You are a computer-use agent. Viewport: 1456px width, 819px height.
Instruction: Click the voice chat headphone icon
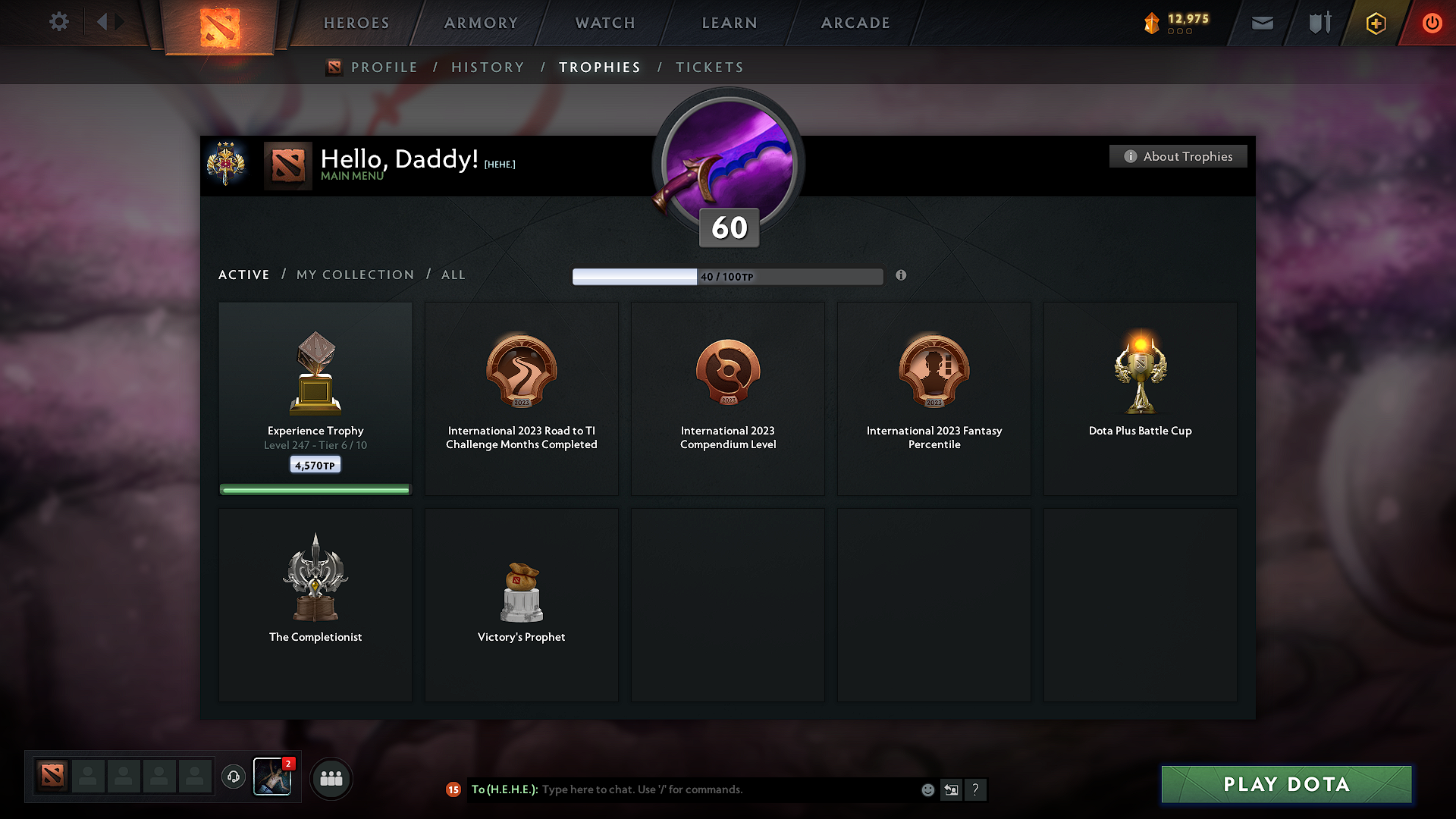[x=233, y=777]
